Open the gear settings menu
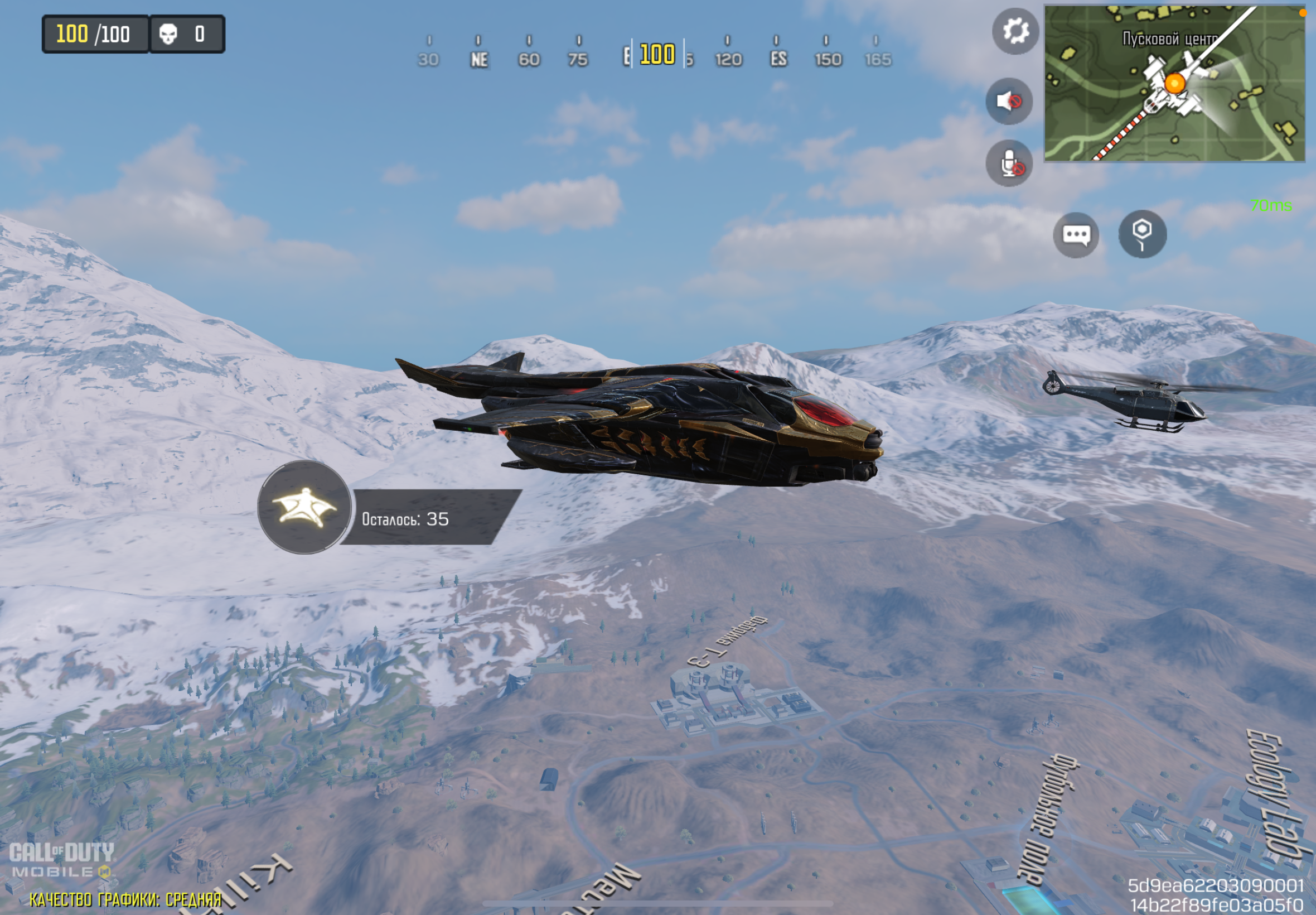Viewport: 1316px width, 915px height. [x=1015, y=32]
